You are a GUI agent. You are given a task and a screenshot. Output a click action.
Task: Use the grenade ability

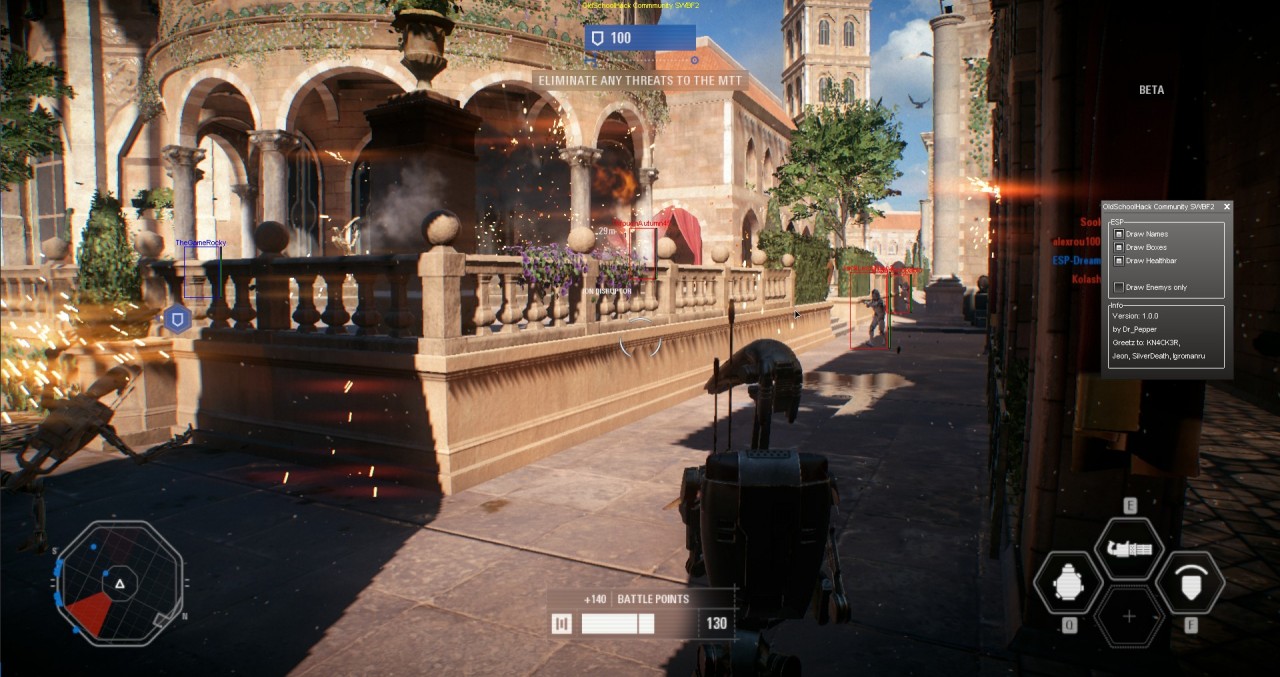click(1067, 582)
